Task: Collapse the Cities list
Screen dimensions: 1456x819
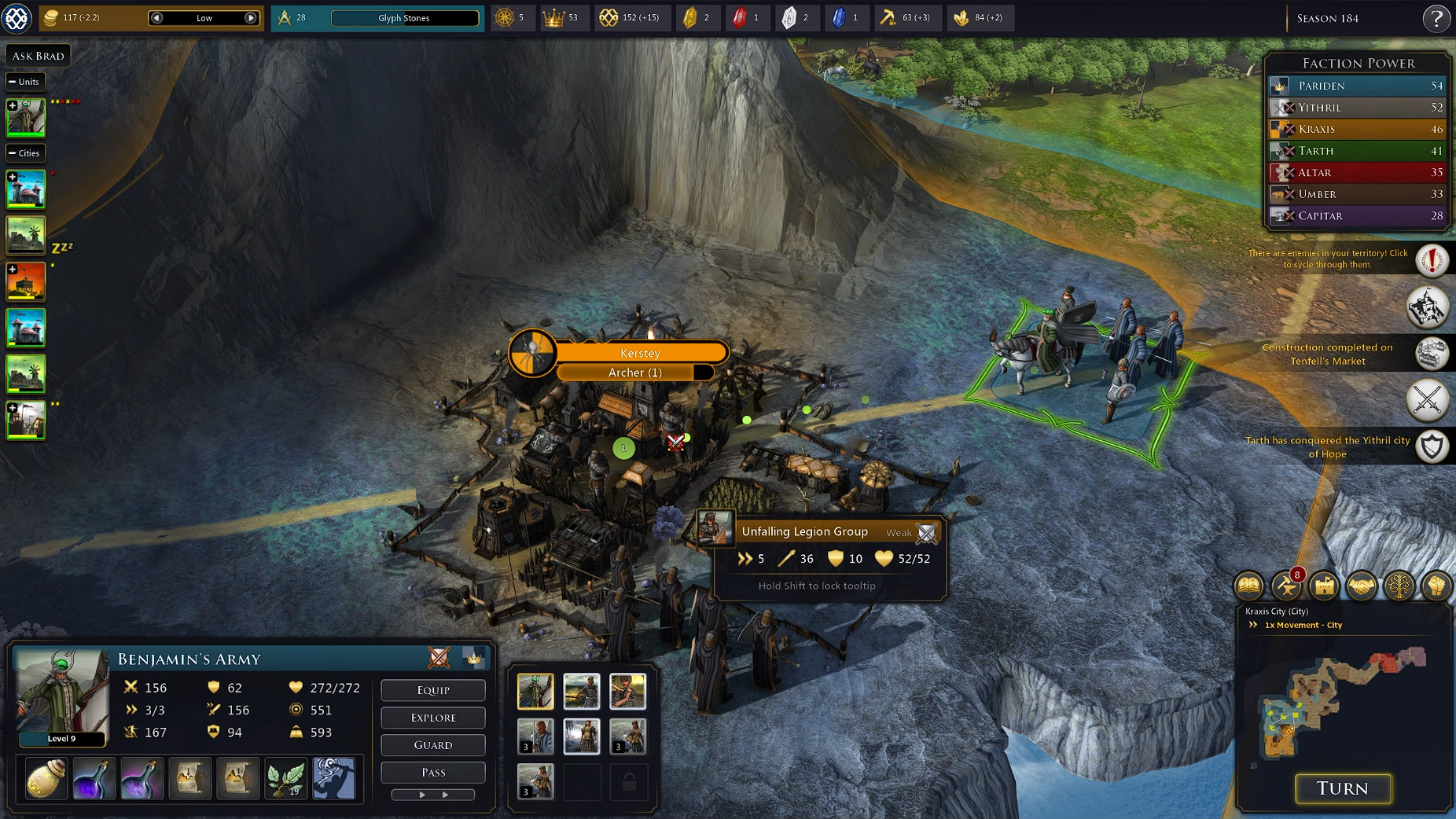Action: click(x=13, y=153)
